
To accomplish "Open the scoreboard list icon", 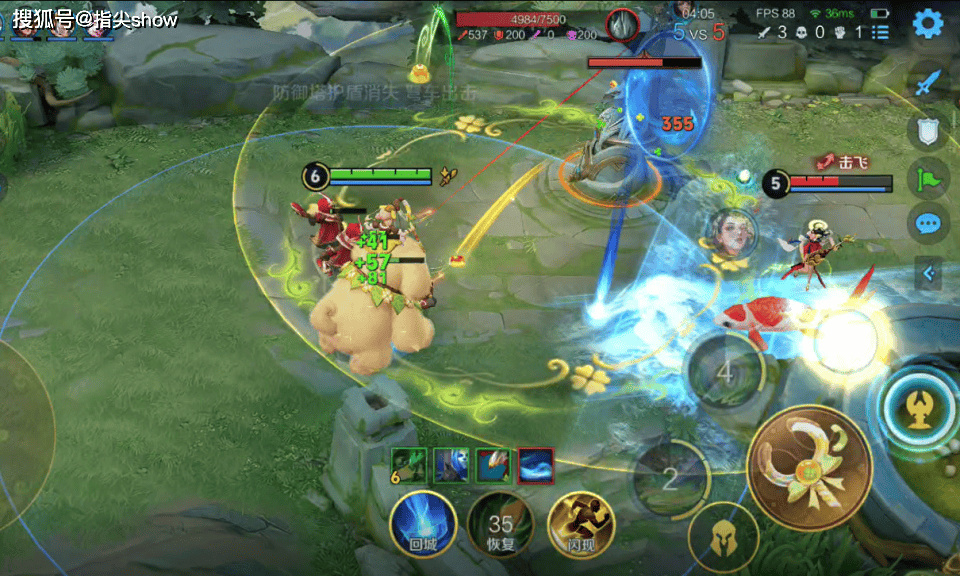I will (x=880, y=33).
